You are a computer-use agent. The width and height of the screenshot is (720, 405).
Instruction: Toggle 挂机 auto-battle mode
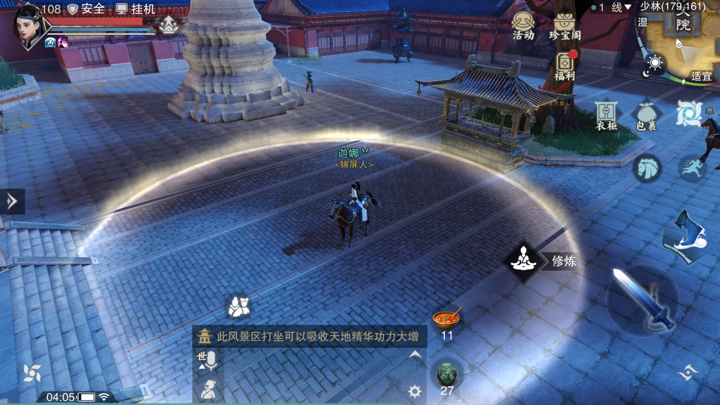click(136, 9)
